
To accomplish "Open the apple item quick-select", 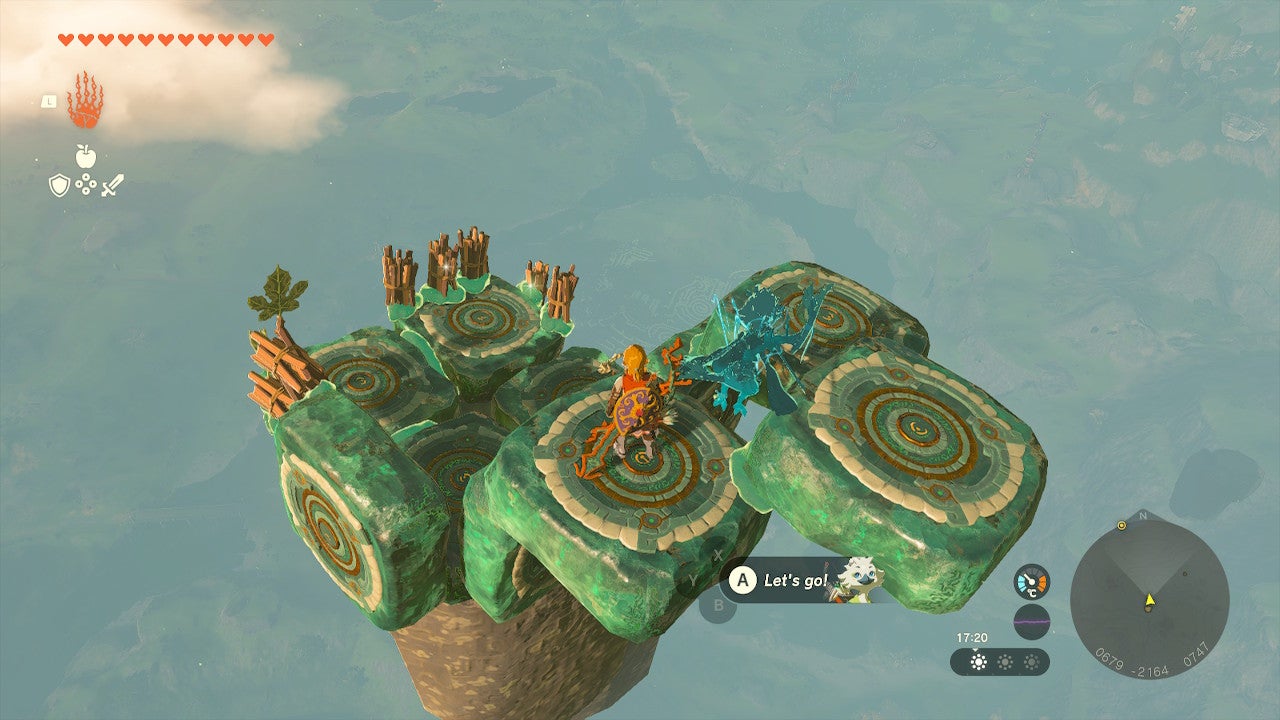I will [x=85, y=156].
